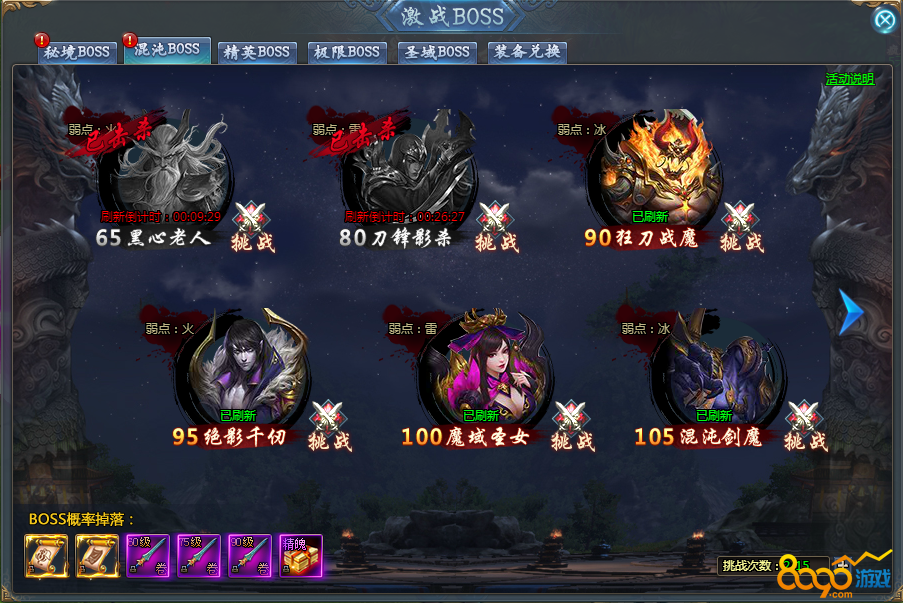Show the 圣域BOSS tab

(x=436, y=52)
